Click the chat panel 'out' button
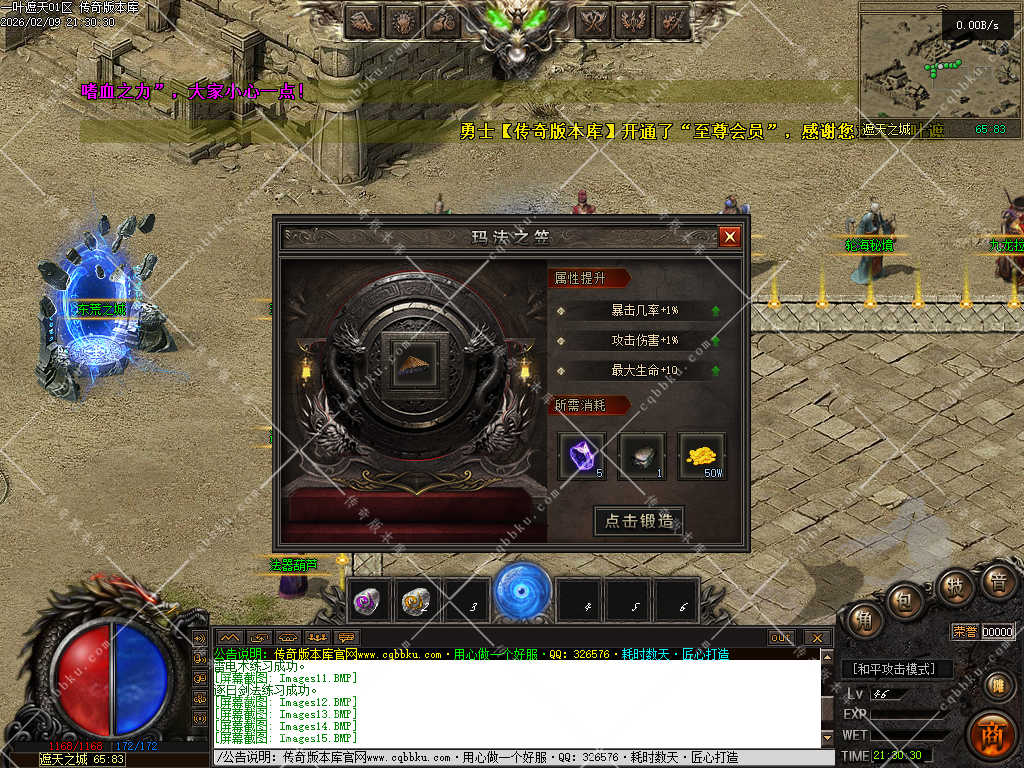The width and height of the screenshot is (1024, 768). (x=781, y=637)
